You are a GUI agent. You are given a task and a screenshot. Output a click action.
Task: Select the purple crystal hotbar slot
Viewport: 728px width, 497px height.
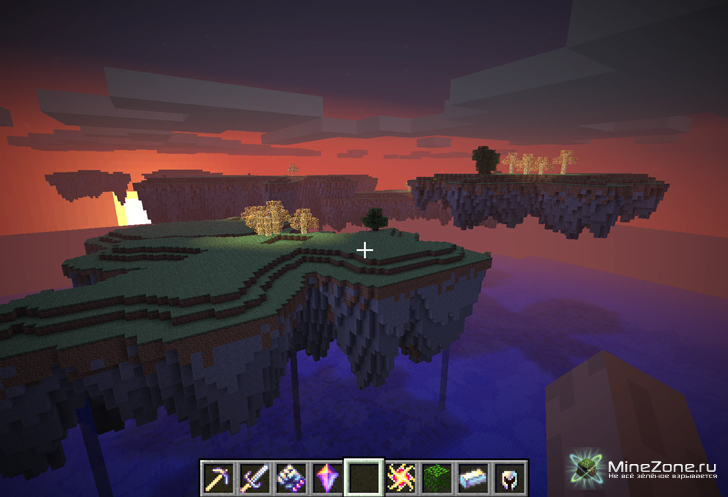(x=326, y=477)
